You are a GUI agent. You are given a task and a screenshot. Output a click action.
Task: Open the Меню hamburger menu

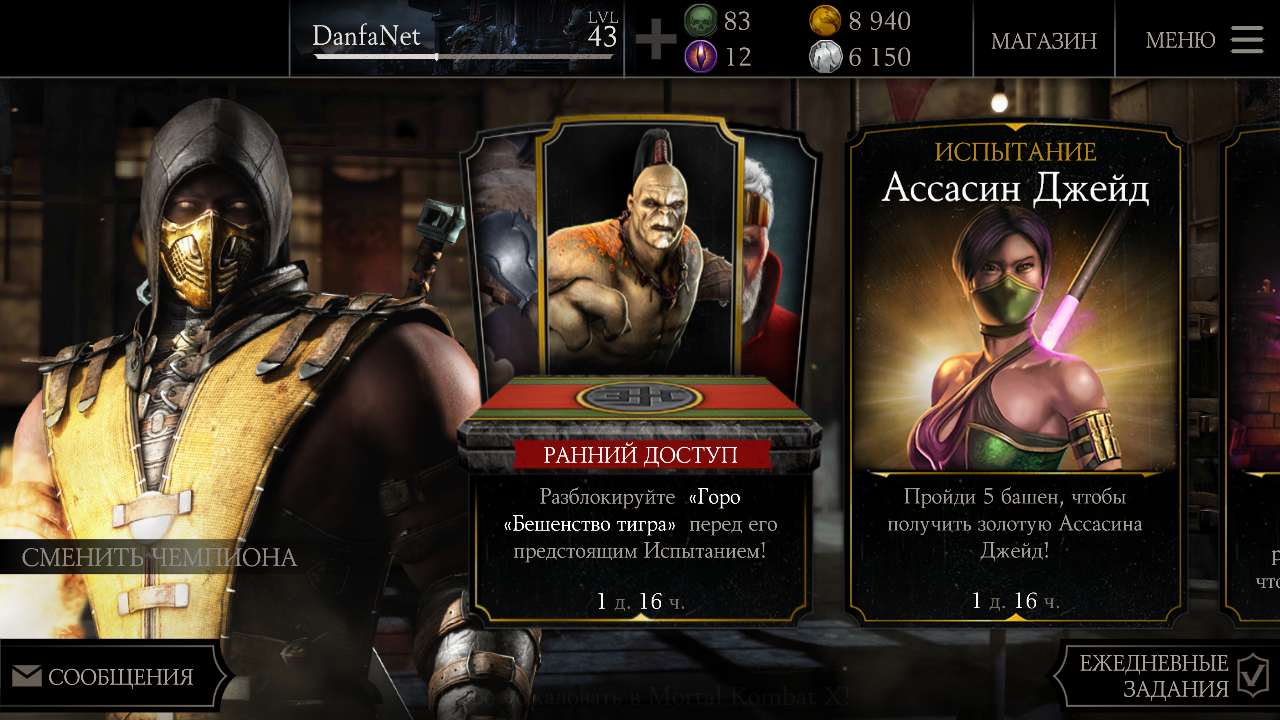click(1203, 40)
